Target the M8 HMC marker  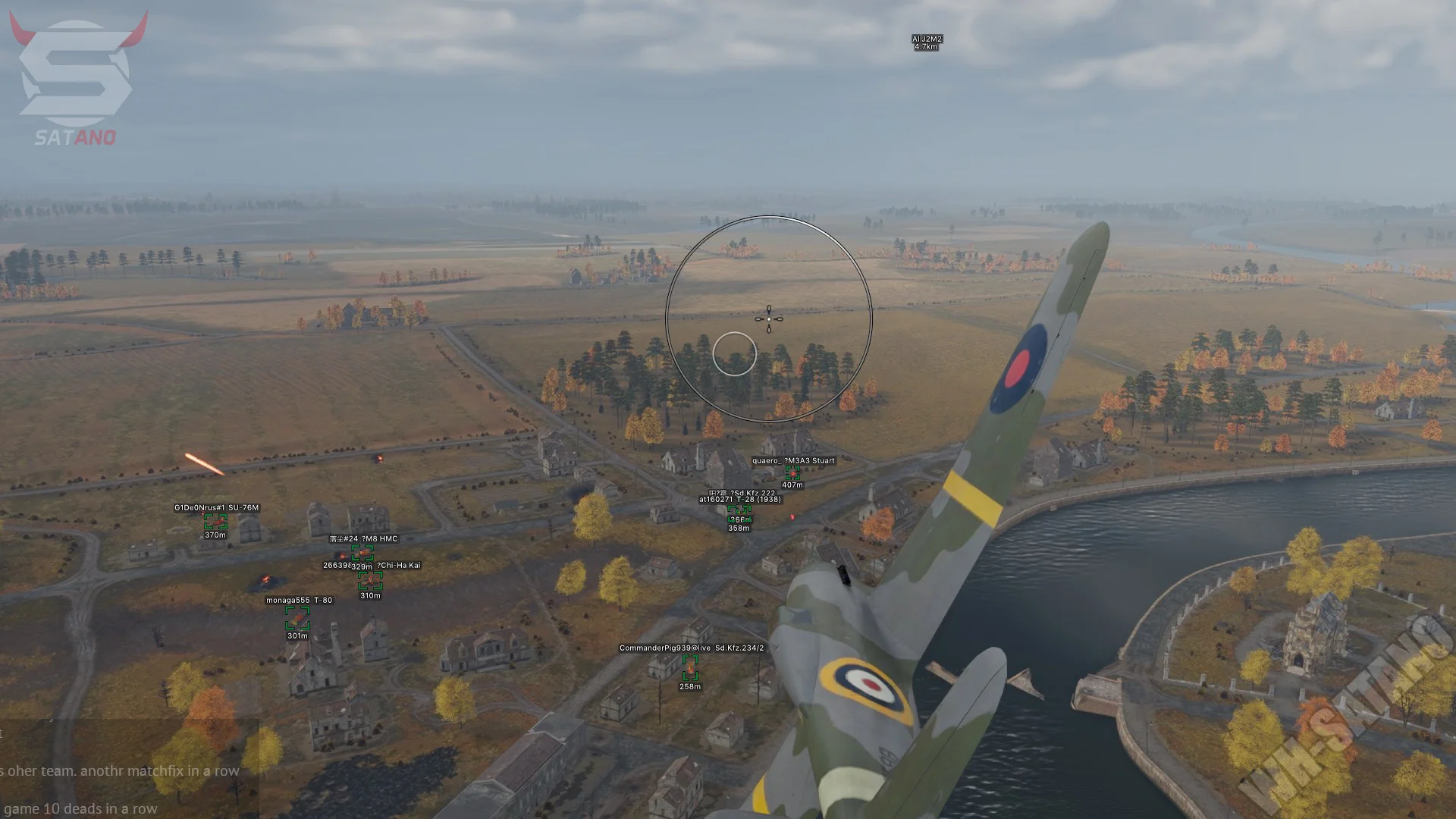[x=362, y=552]
